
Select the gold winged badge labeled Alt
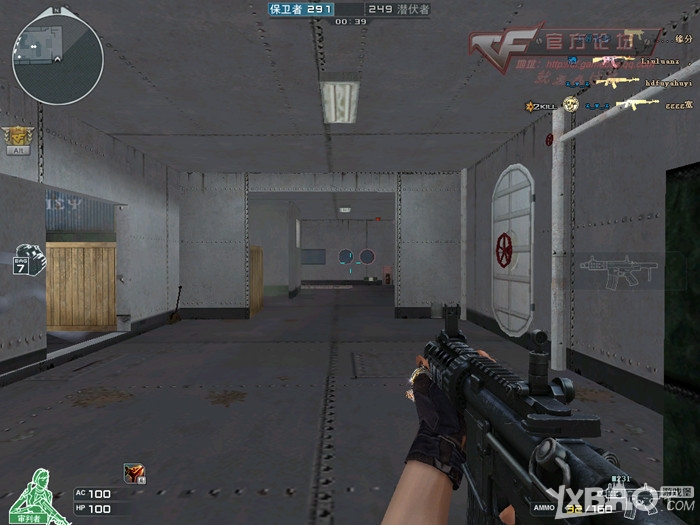click(x=17, y=138)
